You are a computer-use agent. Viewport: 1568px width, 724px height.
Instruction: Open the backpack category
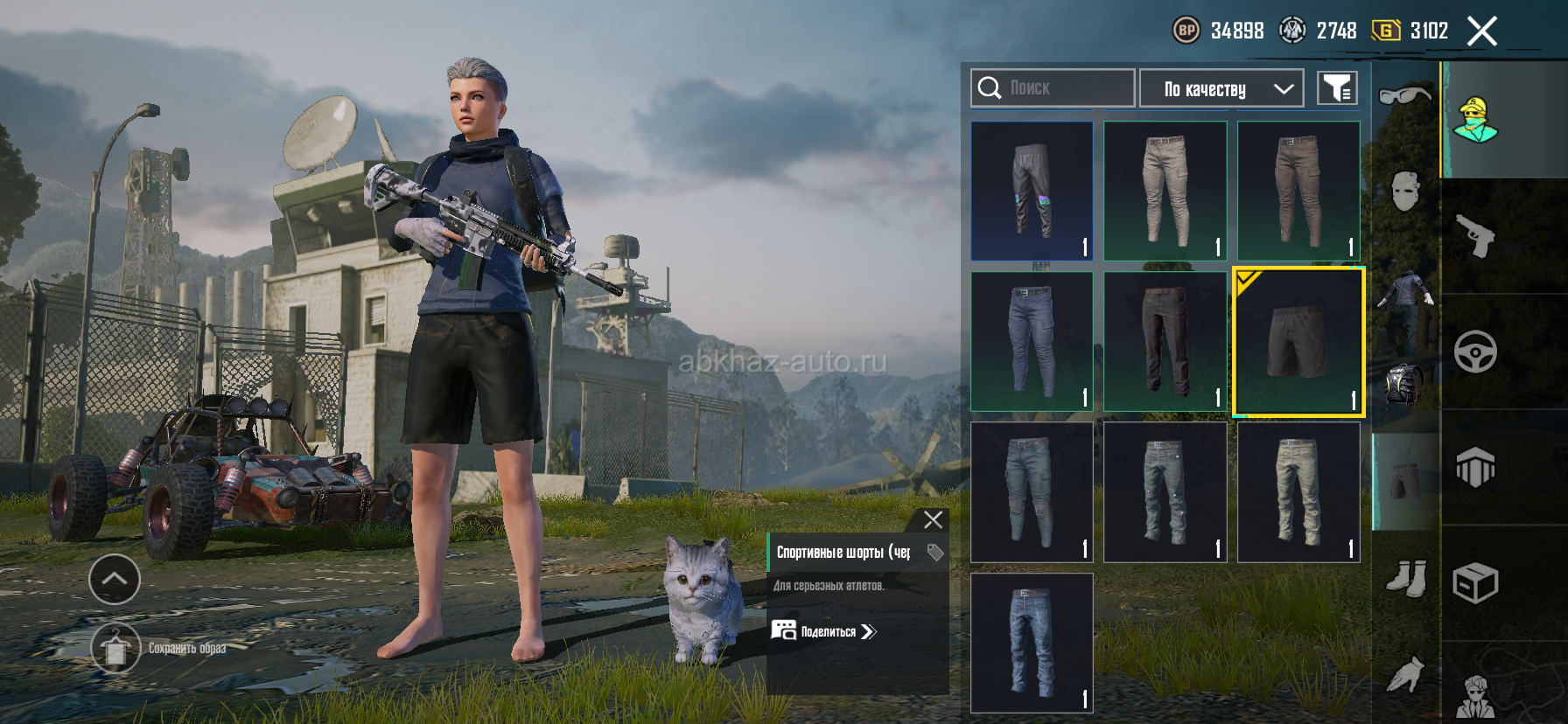(x=1404, y=385)
